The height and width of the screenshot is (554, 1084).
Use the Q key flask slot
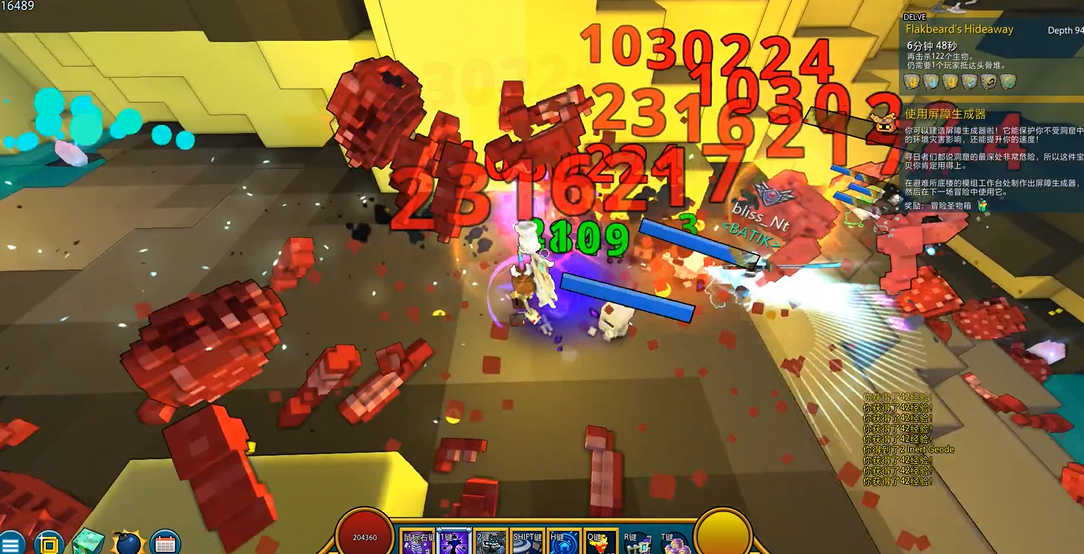point(600,542)
